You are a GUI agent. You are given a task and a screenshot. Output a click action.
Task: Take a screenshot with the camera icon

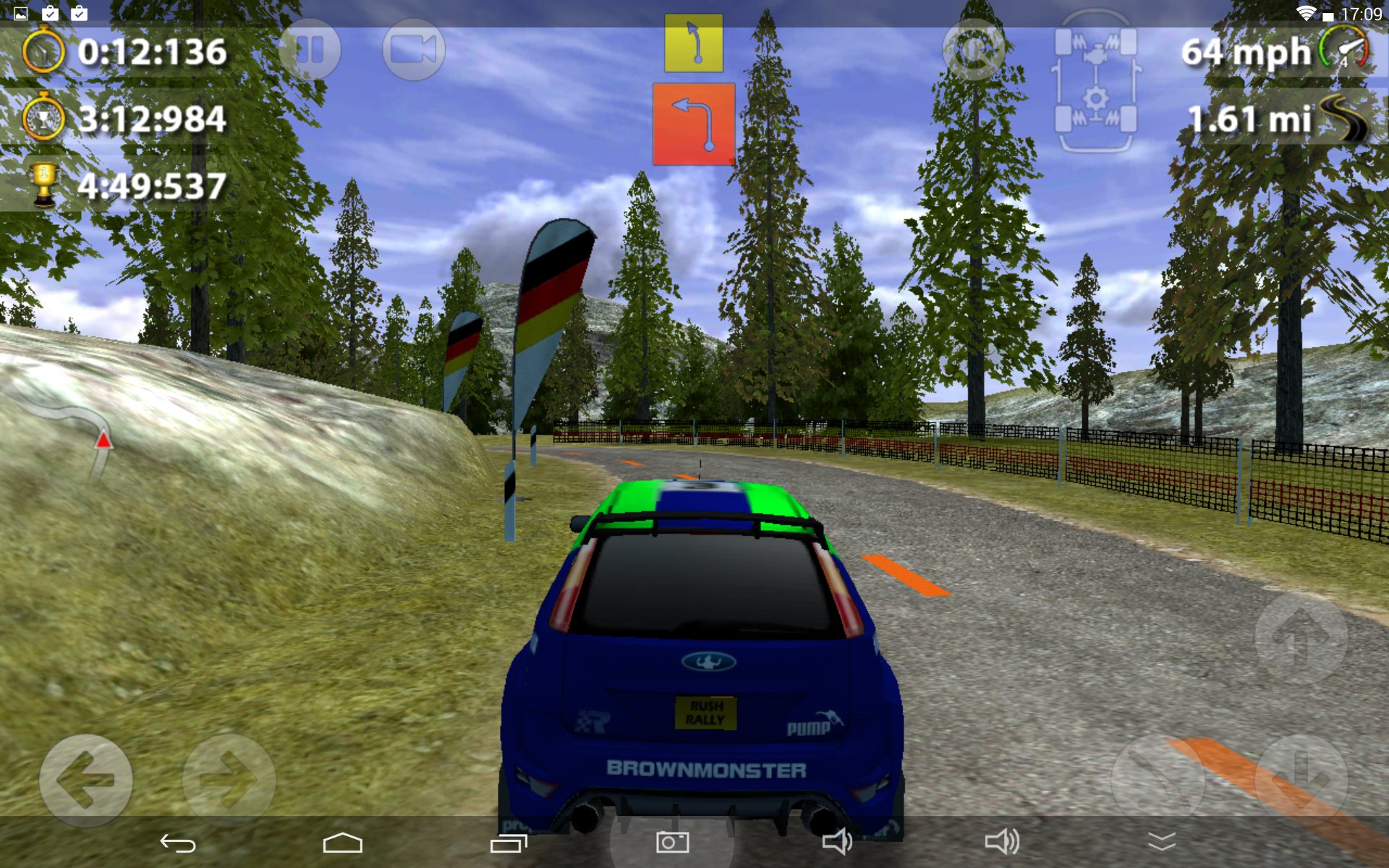pos(672,843)
